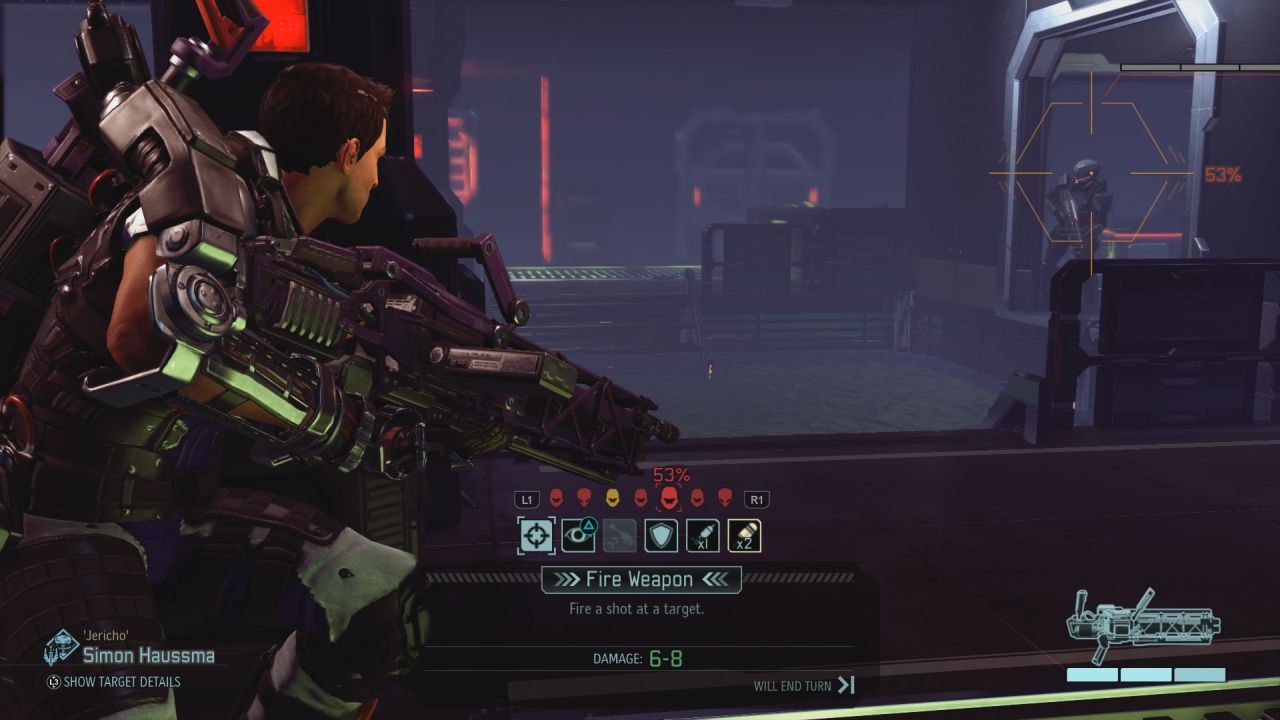Target the yellow alien head icon
This screenshot has width=1280, height=720.
(612, 497)
